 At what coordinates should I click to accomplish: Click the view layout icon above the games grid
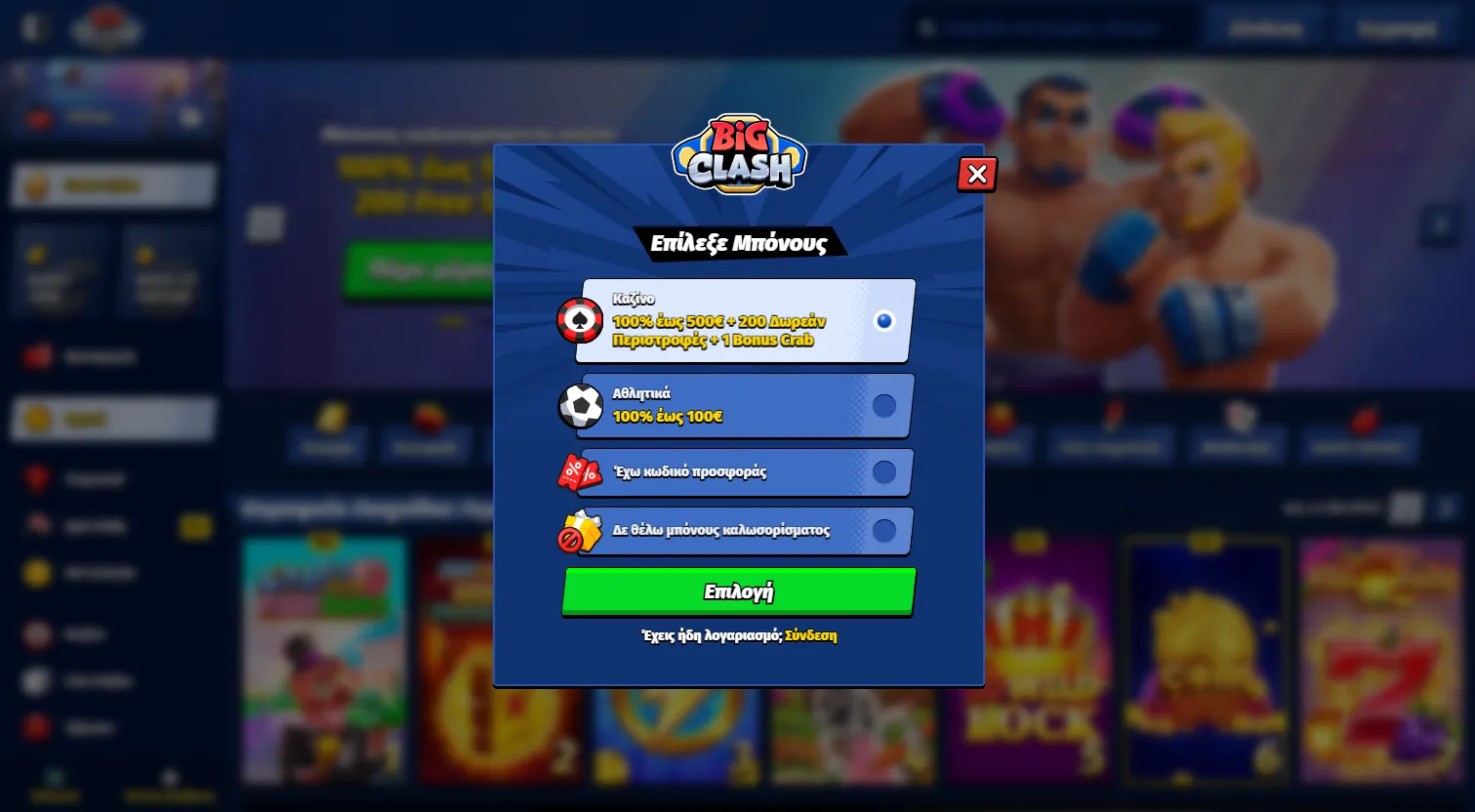pos(1406,507)
